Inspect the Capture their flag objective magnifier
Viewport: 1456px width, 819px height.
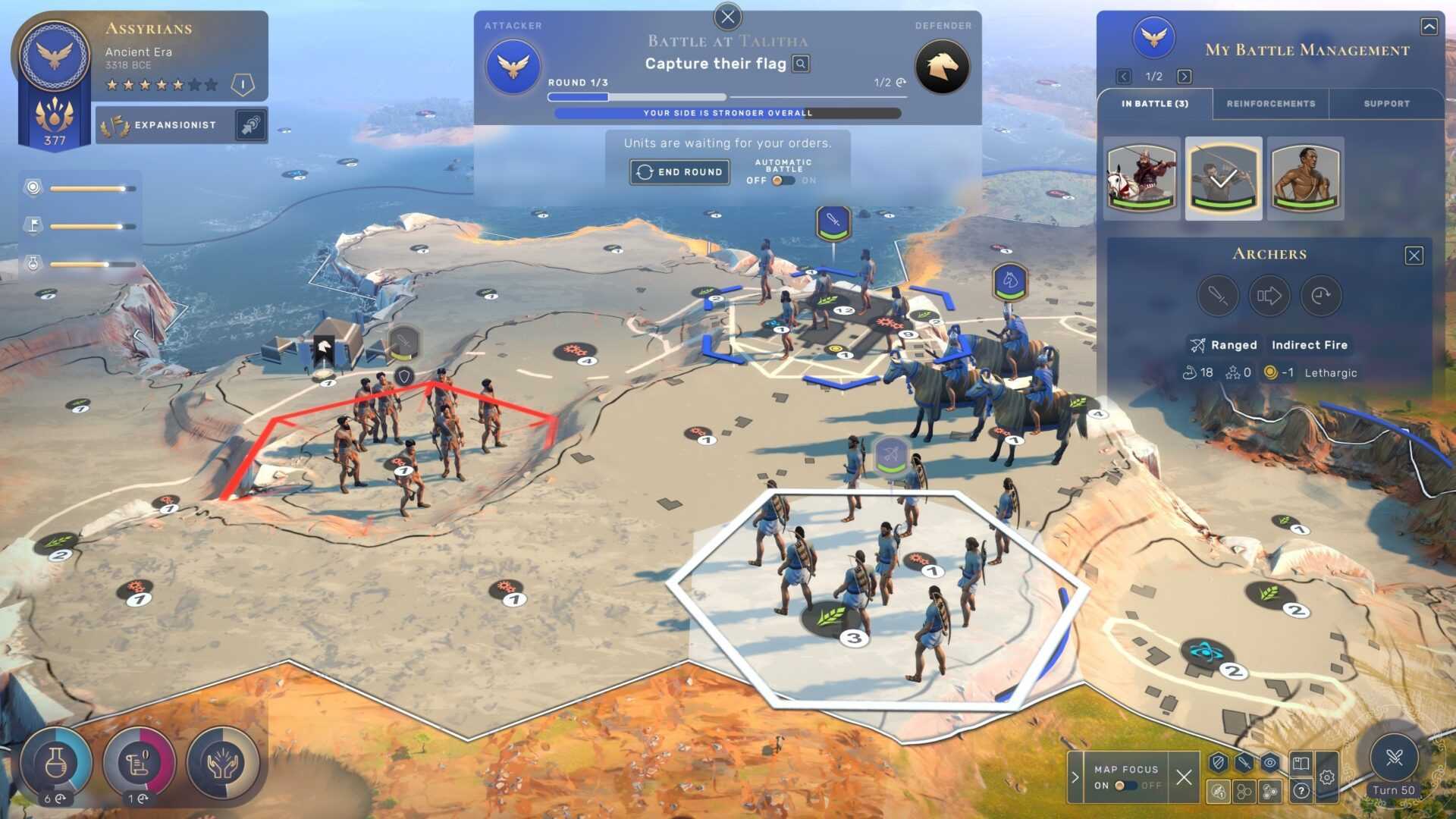801,64
